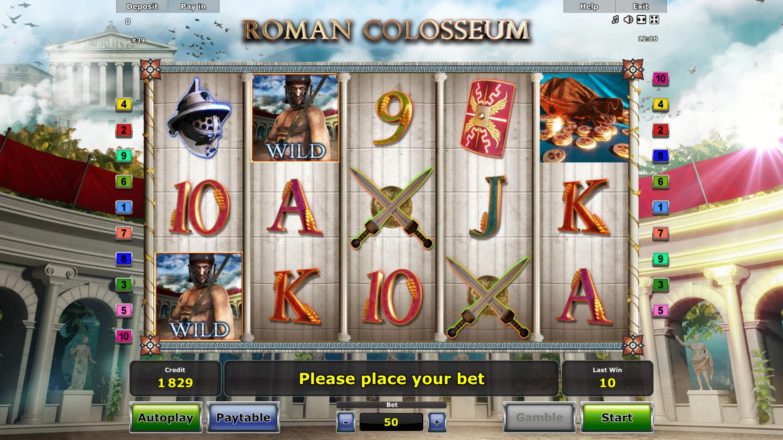Toggle the music note icon
Image resolution: width=783 pixels, height=440 pixels.
[615, 20]
